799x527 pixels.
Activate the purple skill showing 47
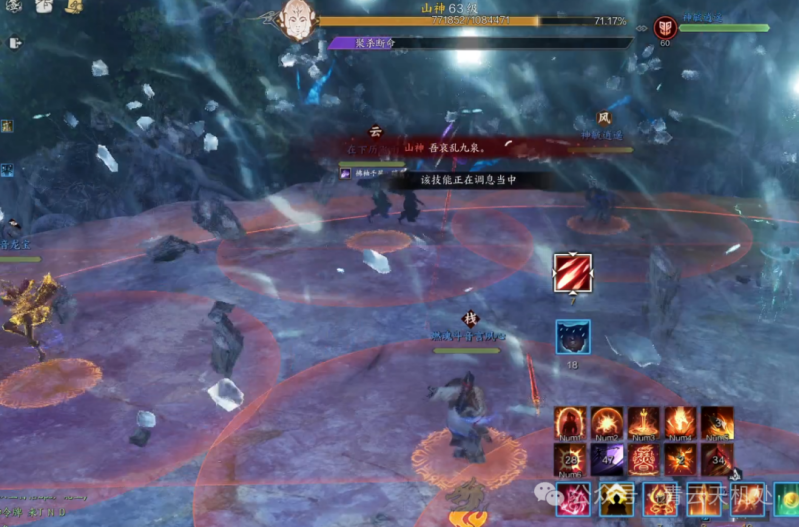click(607, 459)
